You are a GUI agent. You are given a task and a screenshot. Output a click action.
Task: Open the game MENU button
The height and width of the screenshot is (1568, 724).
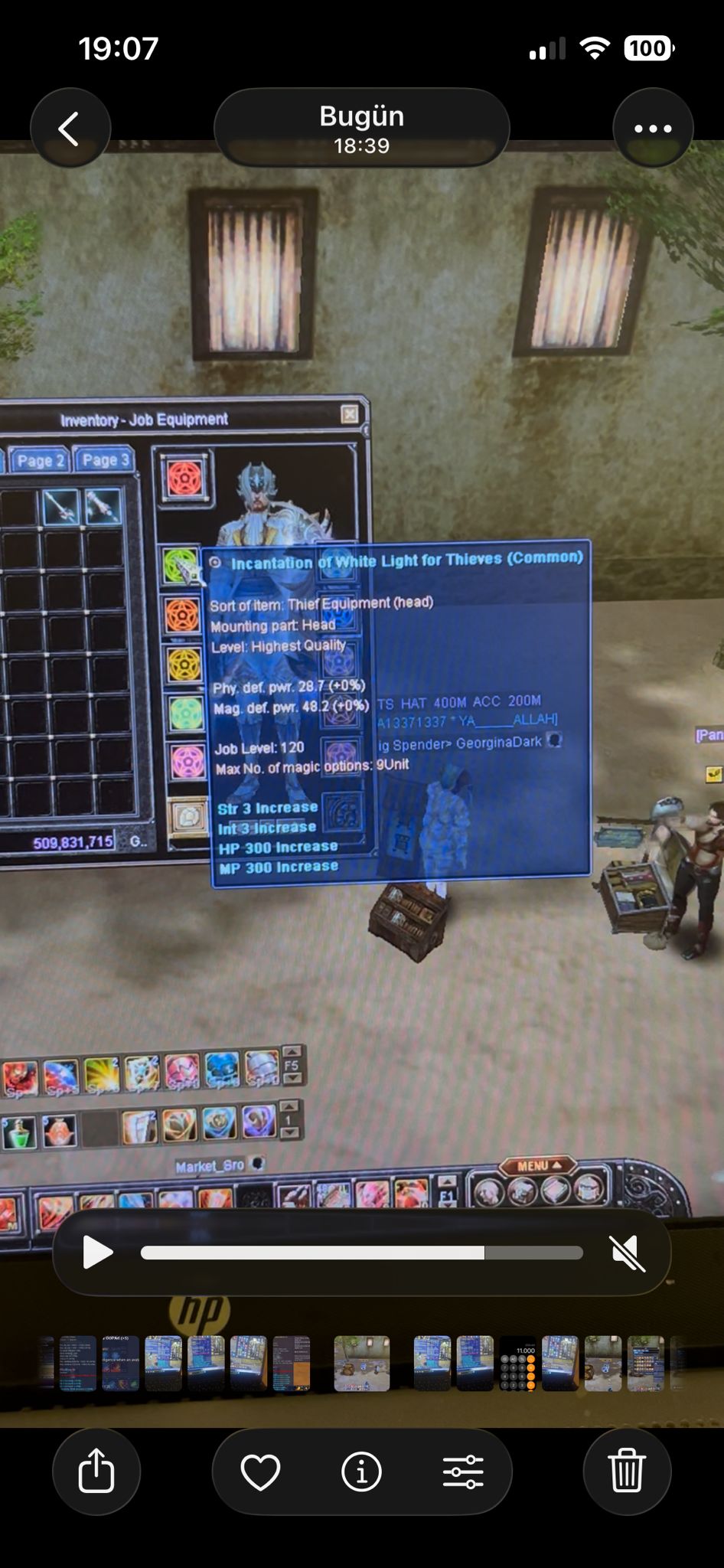(537, 1166)
